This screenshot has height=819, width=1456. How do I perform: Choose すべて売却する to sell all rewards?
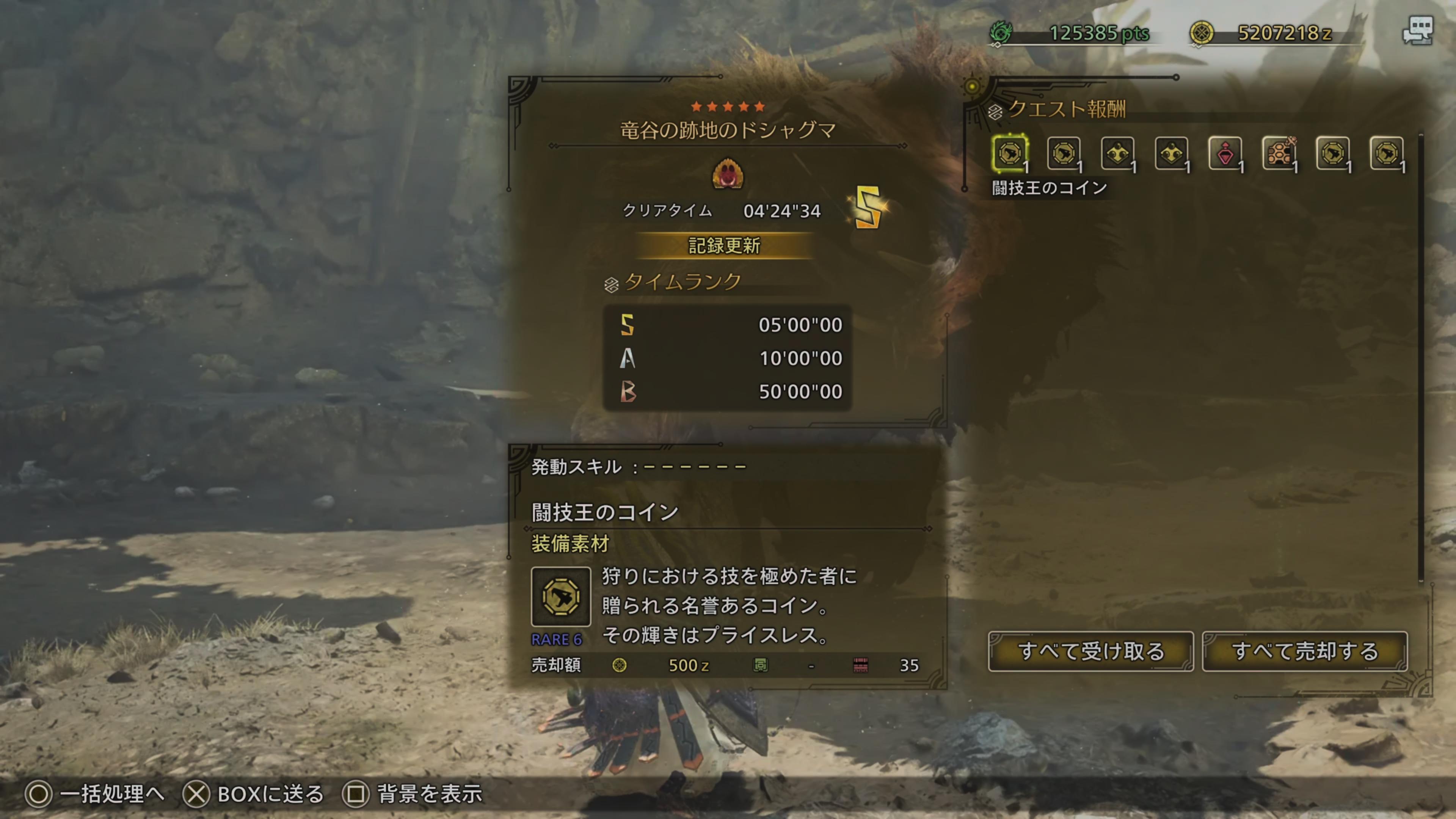1304,652
